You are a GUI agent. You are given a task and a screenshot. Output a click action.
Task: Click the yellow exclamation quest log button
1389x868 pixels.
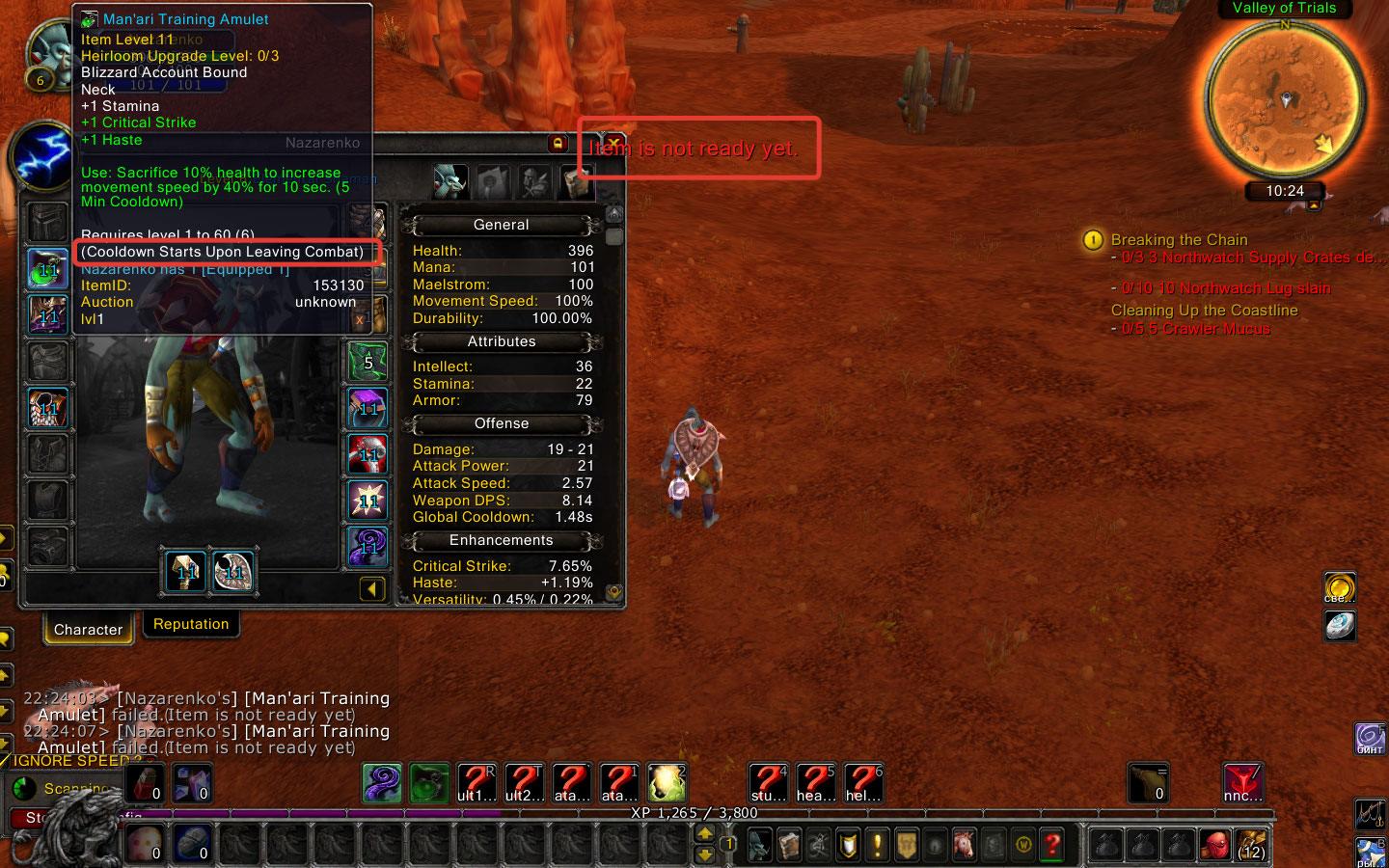(x=877, y=846)
